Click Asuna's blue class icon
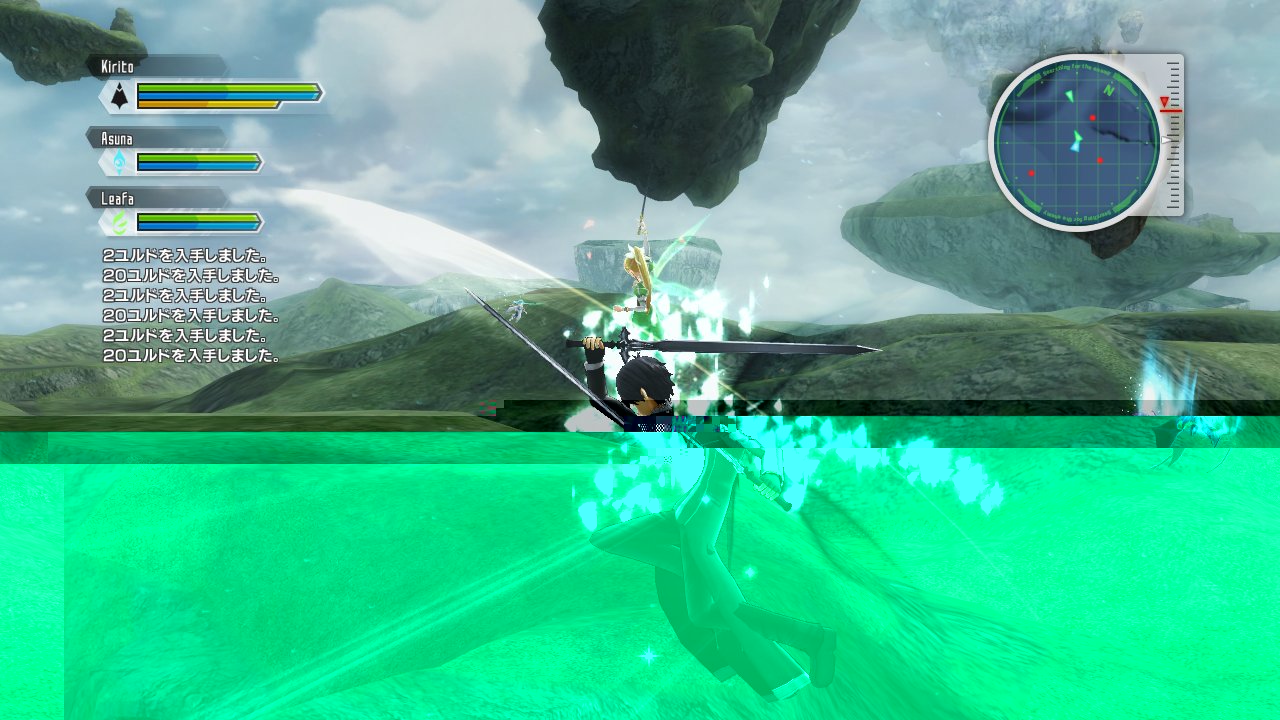 (120, 162)
